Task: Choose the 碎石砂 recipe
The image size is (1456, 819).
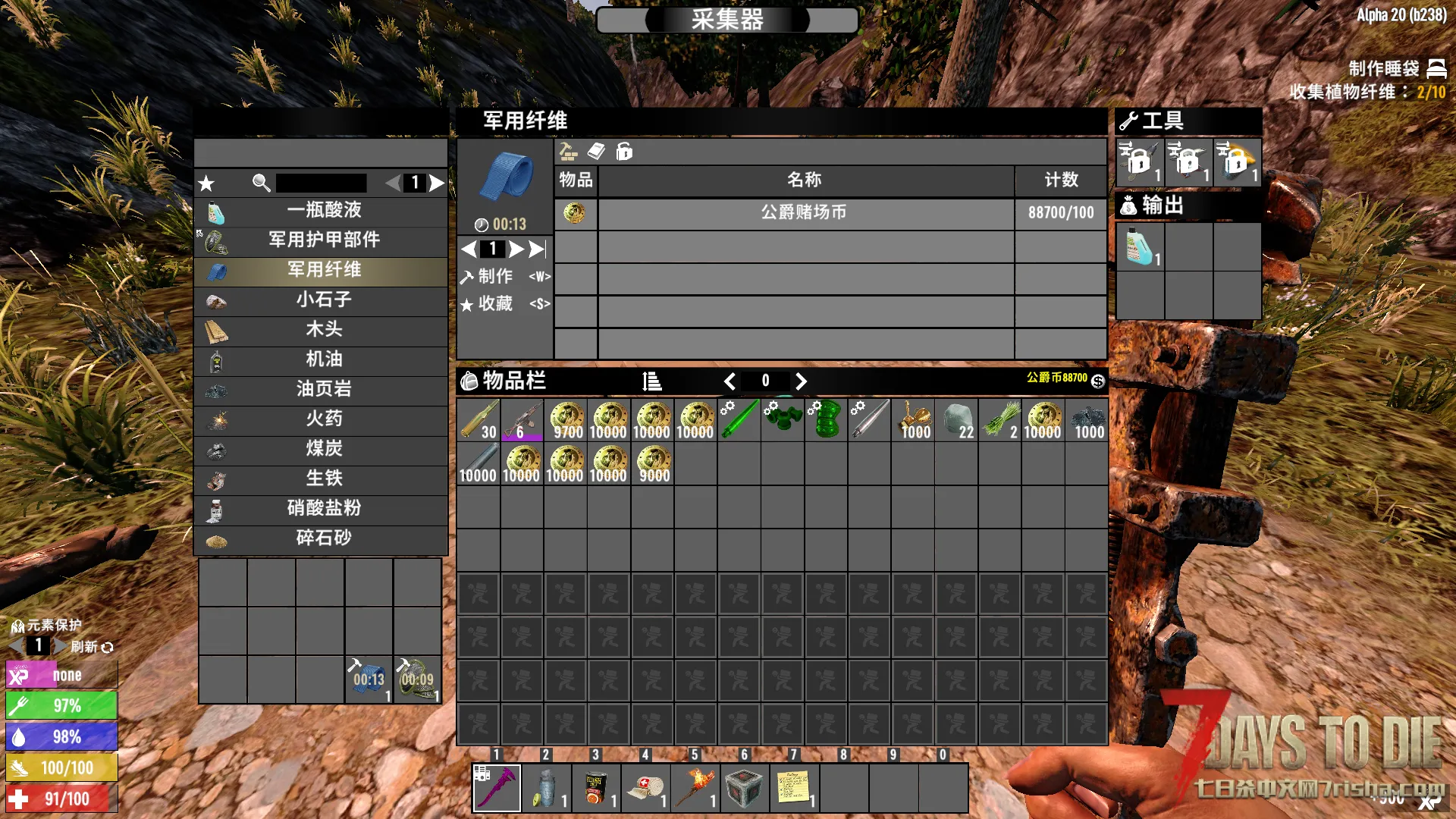Action: point(323,538)
